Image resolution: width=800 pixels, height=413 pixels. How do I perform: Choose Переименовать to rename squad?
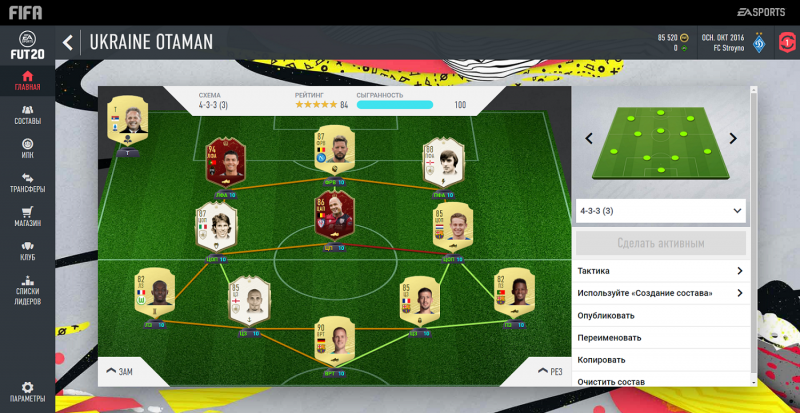click(x=662, y=337)
